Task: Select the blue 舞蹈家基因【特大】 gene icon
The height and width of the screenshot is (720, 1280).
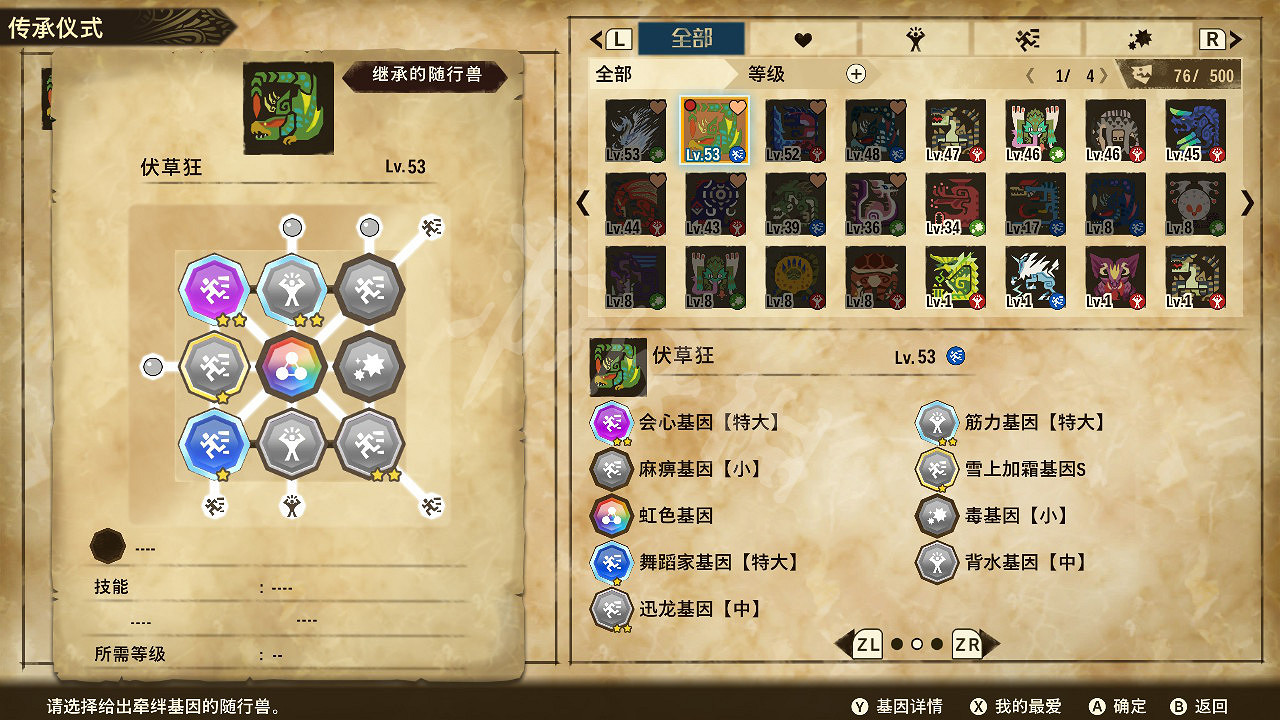Action: coord(612,562)
